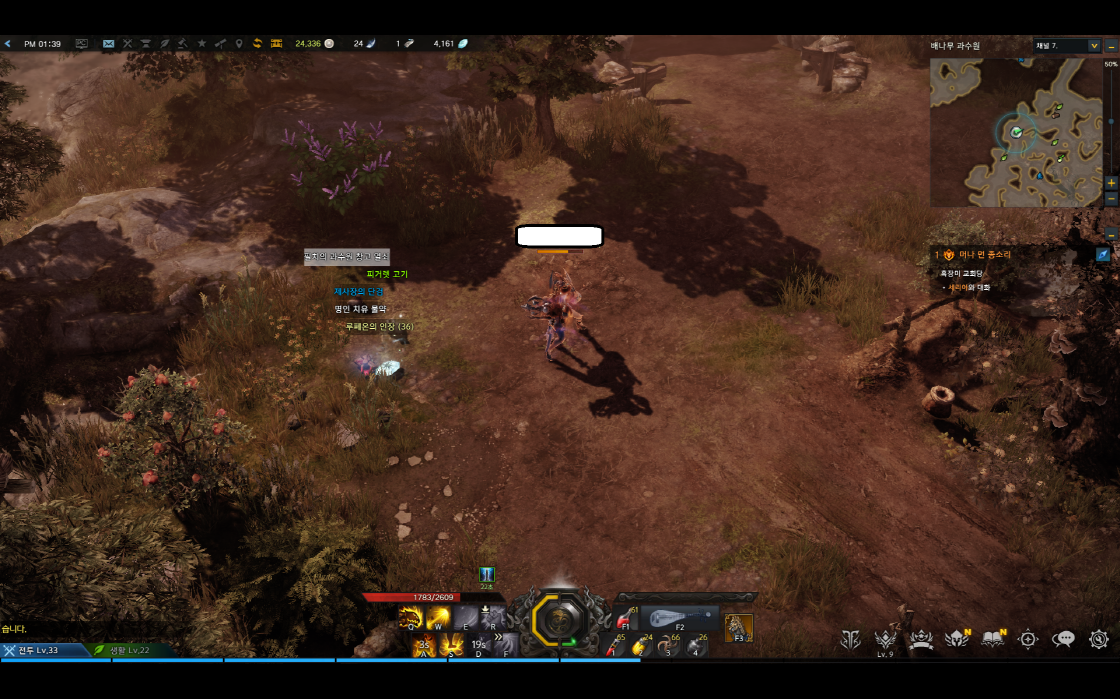
Task: Open the chat speech bubble menu
Action: coord(1064,639)
